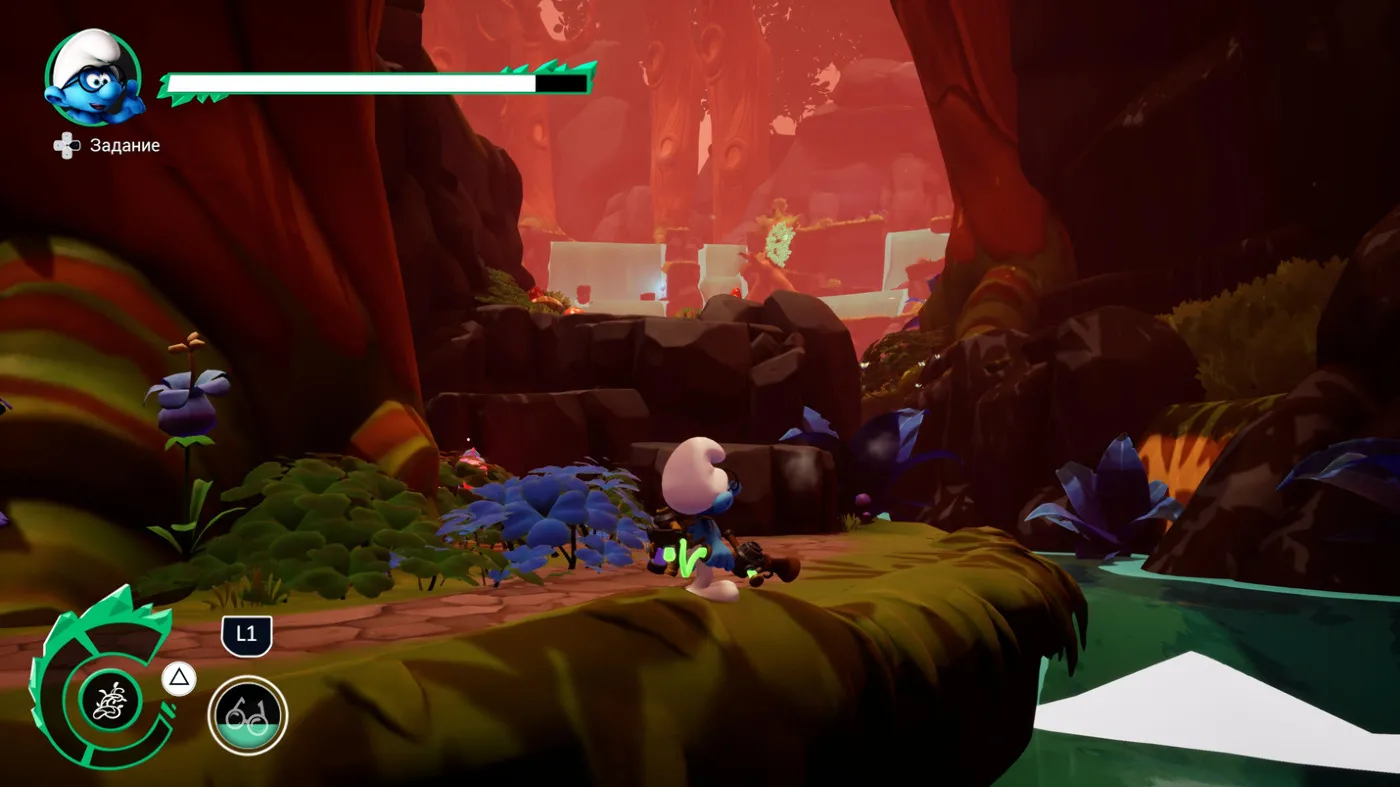Click the Brainy Smurf character portrait
Image resolution: width=1400 pixels, height=787 pixels.
tap(93, 78)
